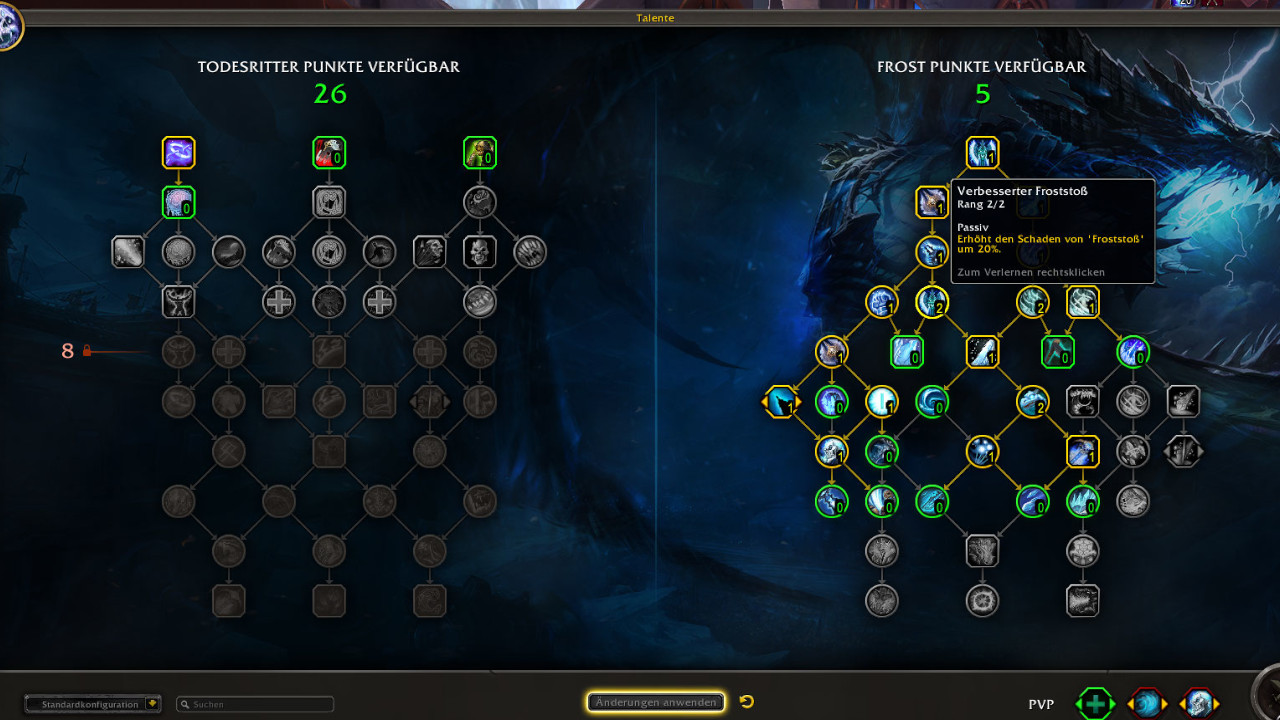Pick the red hand talent node
The width and height of the screenshot is (1280, 720).
(x=329, y=153)
